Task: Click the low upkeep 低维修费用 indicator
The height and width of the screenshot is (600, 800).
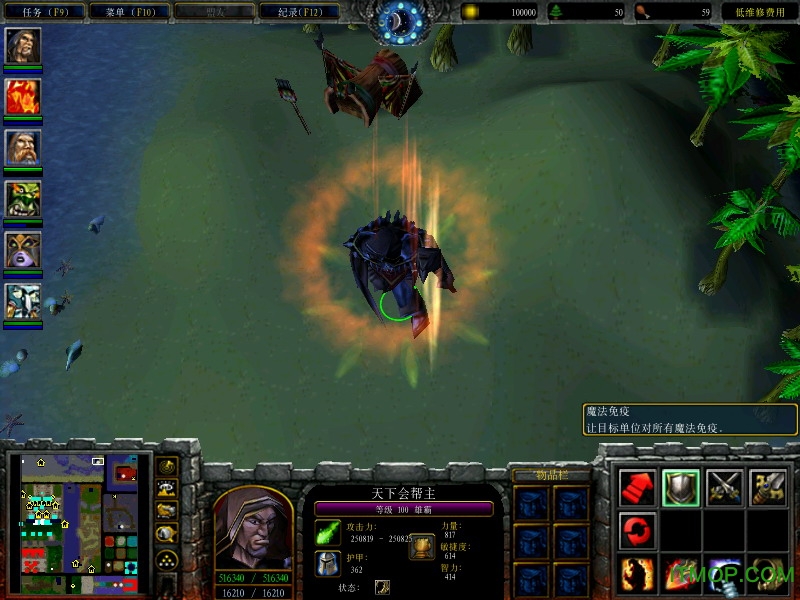Action: point(759,12)
